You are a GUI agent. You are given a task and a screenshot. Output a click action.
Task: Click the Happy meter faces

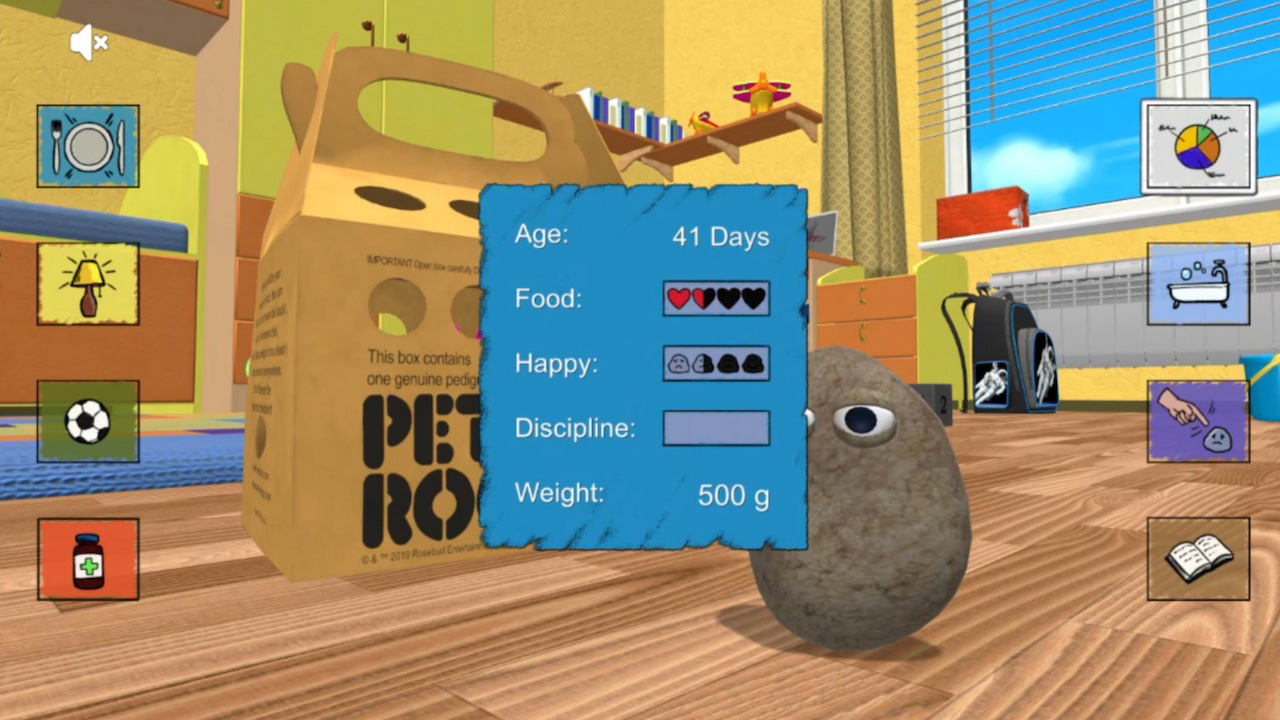[x=715, y=363]
